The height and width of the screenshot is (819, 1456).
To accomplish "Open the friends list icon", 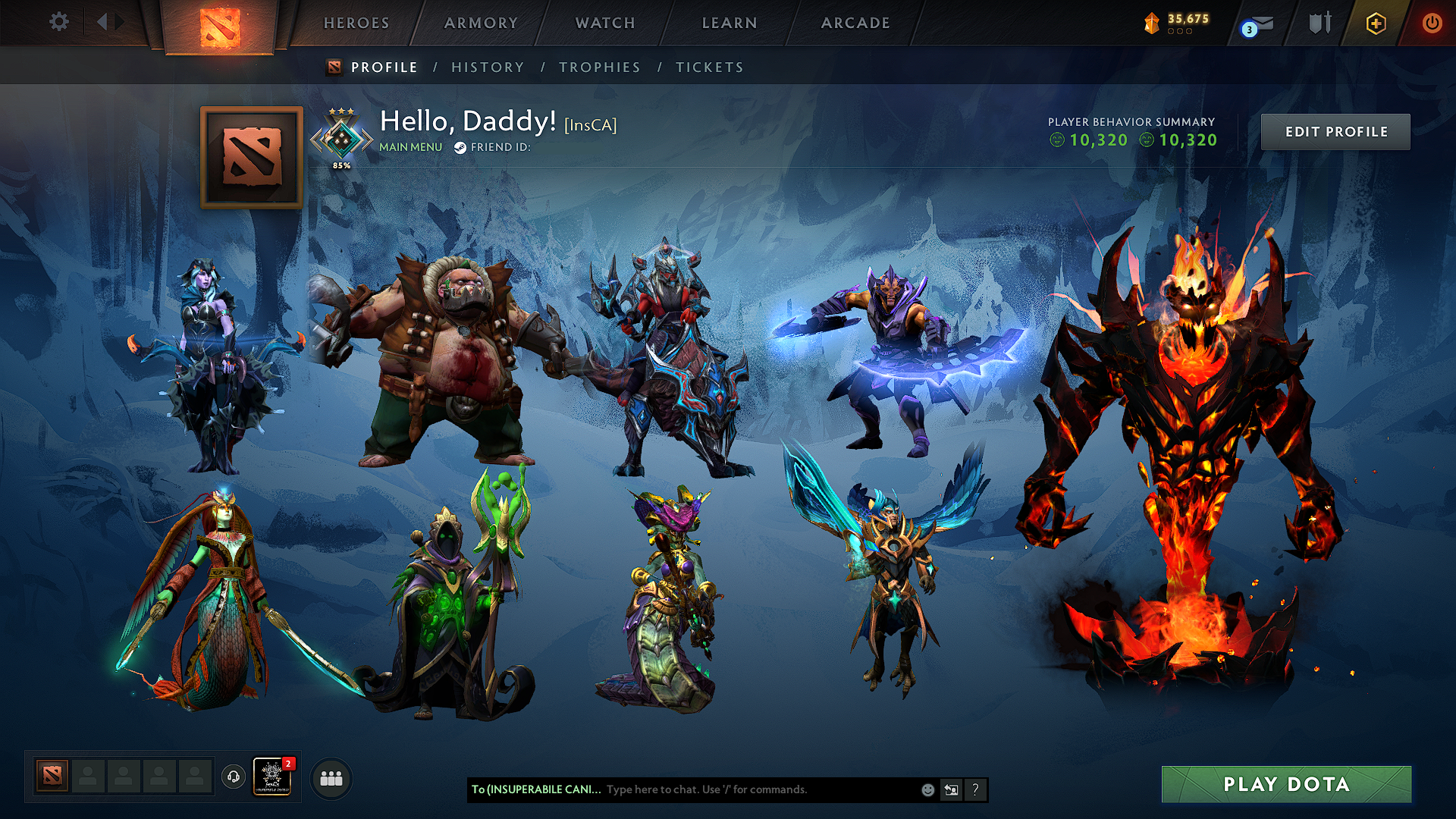I will [x=329, y=776].
